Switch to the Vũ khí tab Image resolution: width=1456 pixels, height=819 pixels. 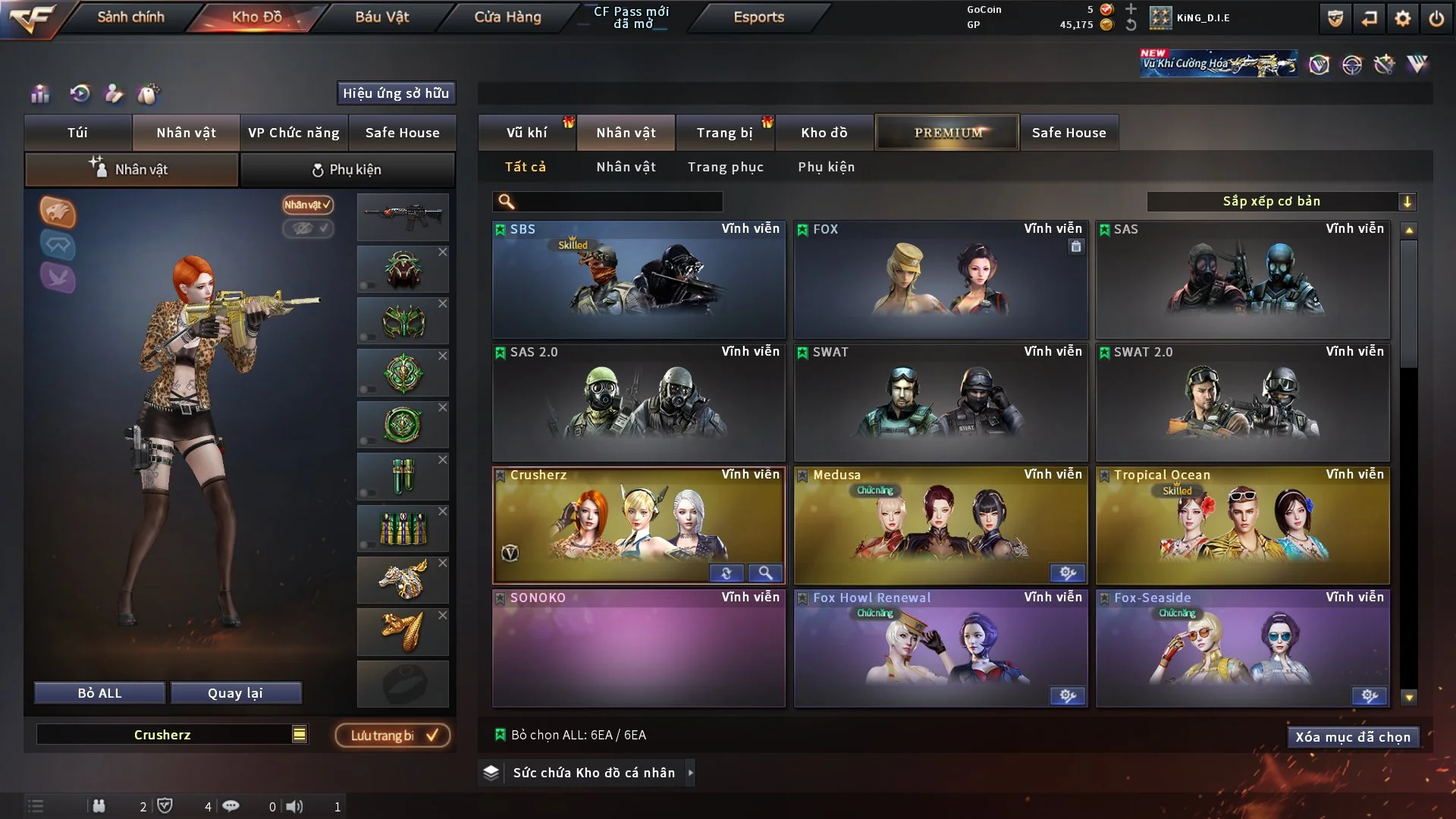coord(526,133)
